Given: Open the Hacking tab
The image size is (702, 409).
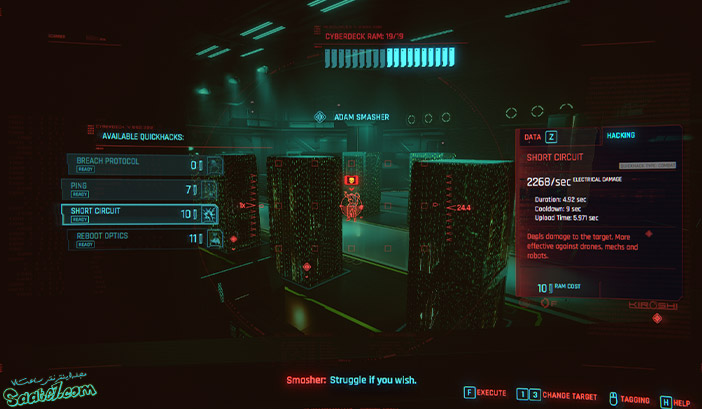Looking at the screenshot, I should click(x=620, y=135).
